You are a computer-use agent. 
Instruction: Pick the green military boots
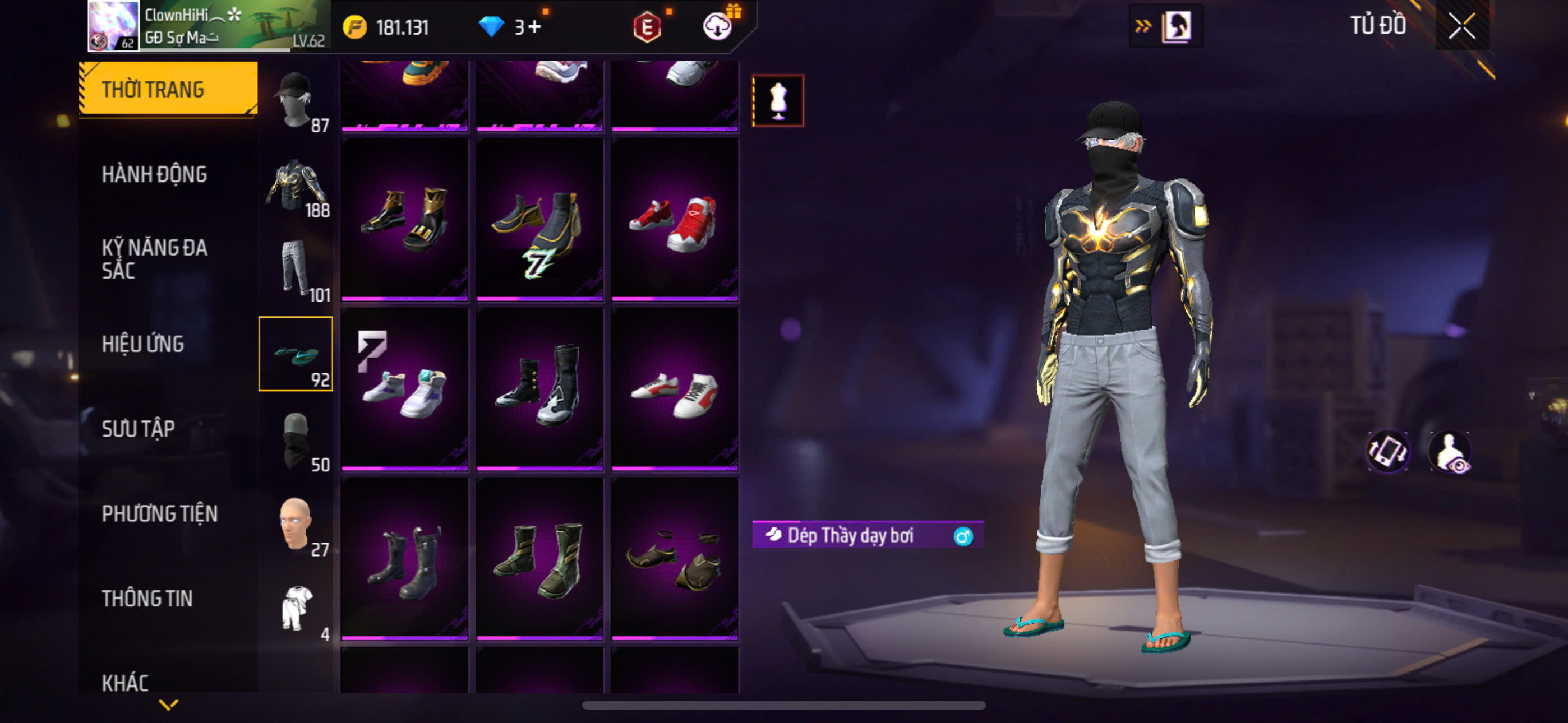(539, 559)
